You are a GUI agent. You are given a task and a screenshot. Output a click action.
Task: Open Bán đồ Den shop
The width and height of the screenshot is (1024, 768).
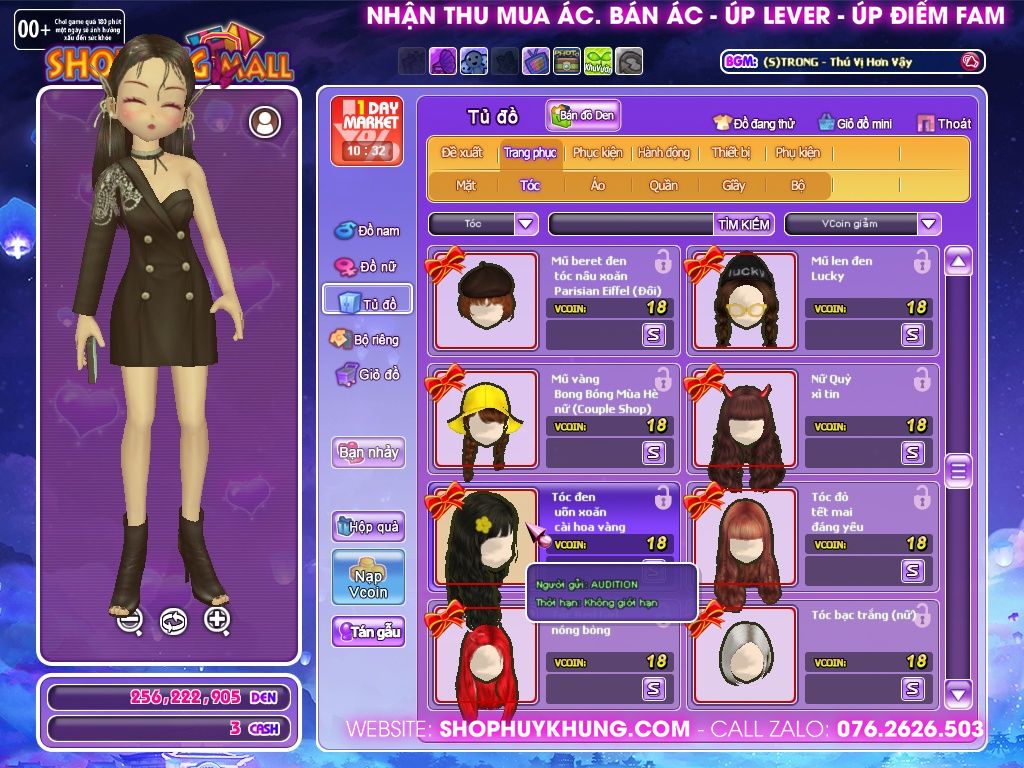(x=583, y=115)
